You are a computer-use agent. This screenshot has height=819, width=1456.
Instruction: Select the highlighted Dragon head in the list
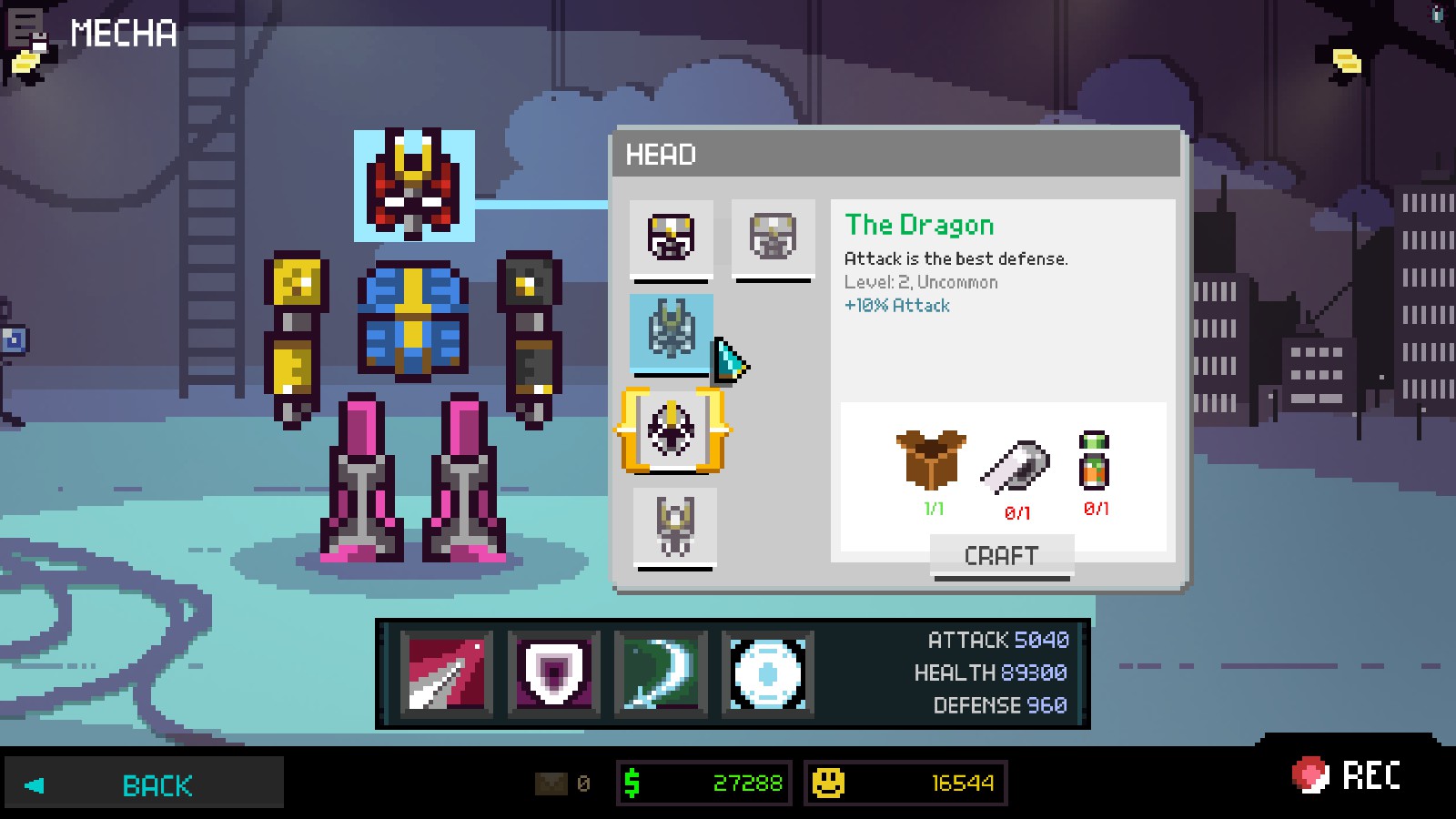click(672, 331)
